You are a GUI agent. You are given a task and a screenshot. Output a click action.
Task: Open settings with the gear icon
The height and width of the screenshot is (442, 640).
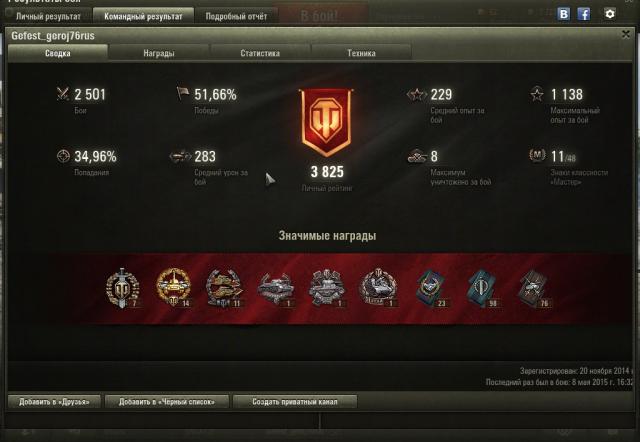tap(610, 15)
